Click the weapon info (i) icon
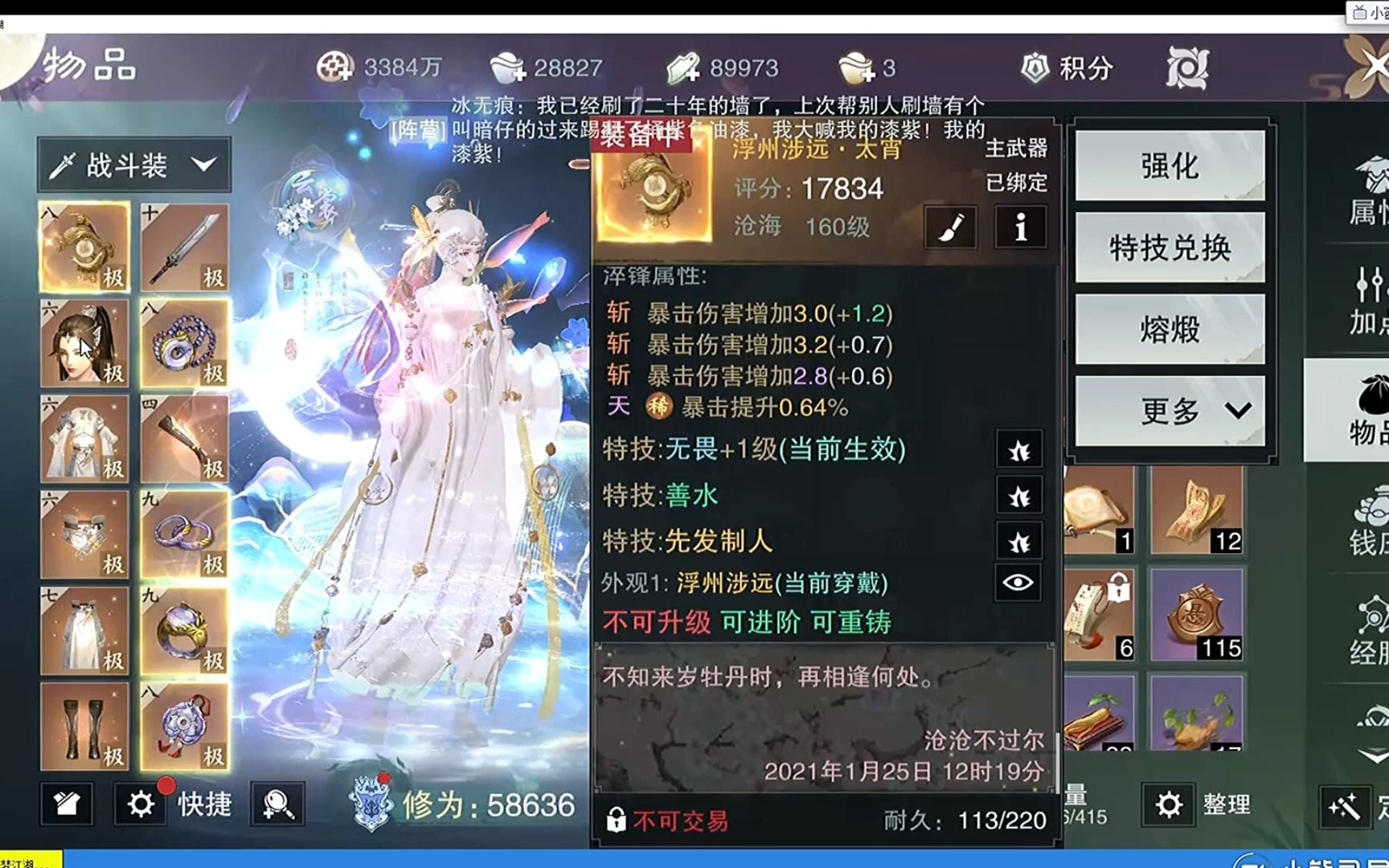Viewport: 1389px width, 868px height. coord(1019,227)
